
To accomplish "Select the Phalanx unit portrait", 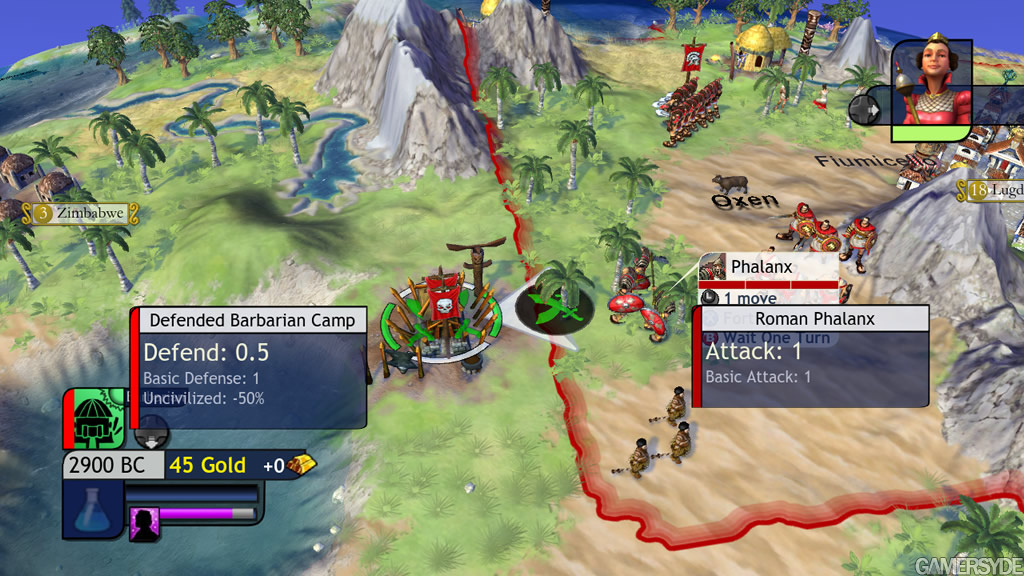I will pos(713,268).
